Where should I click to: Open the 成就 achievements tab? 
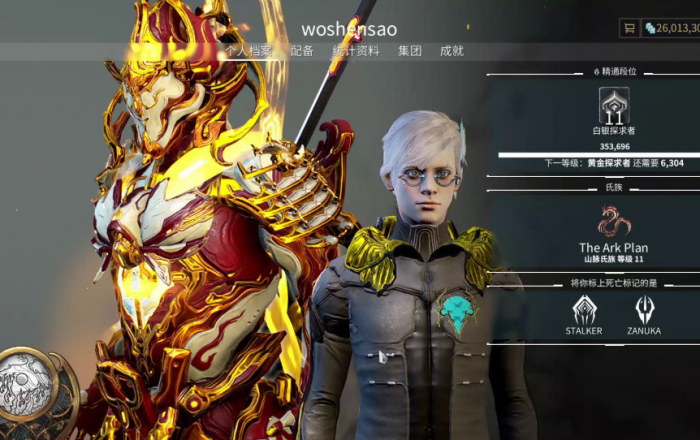click(452, 51)
